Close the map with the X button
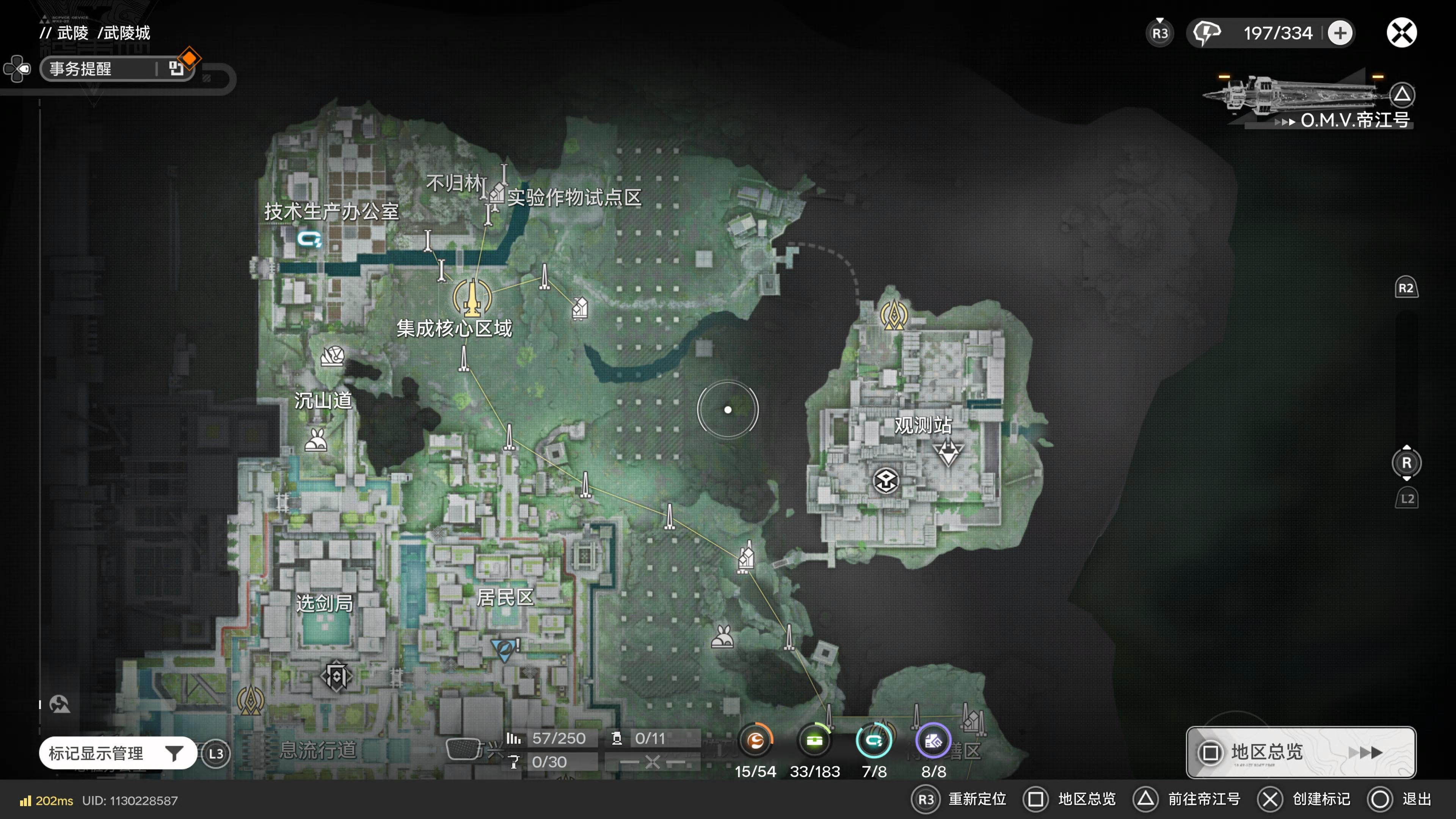 (1401, 33)
